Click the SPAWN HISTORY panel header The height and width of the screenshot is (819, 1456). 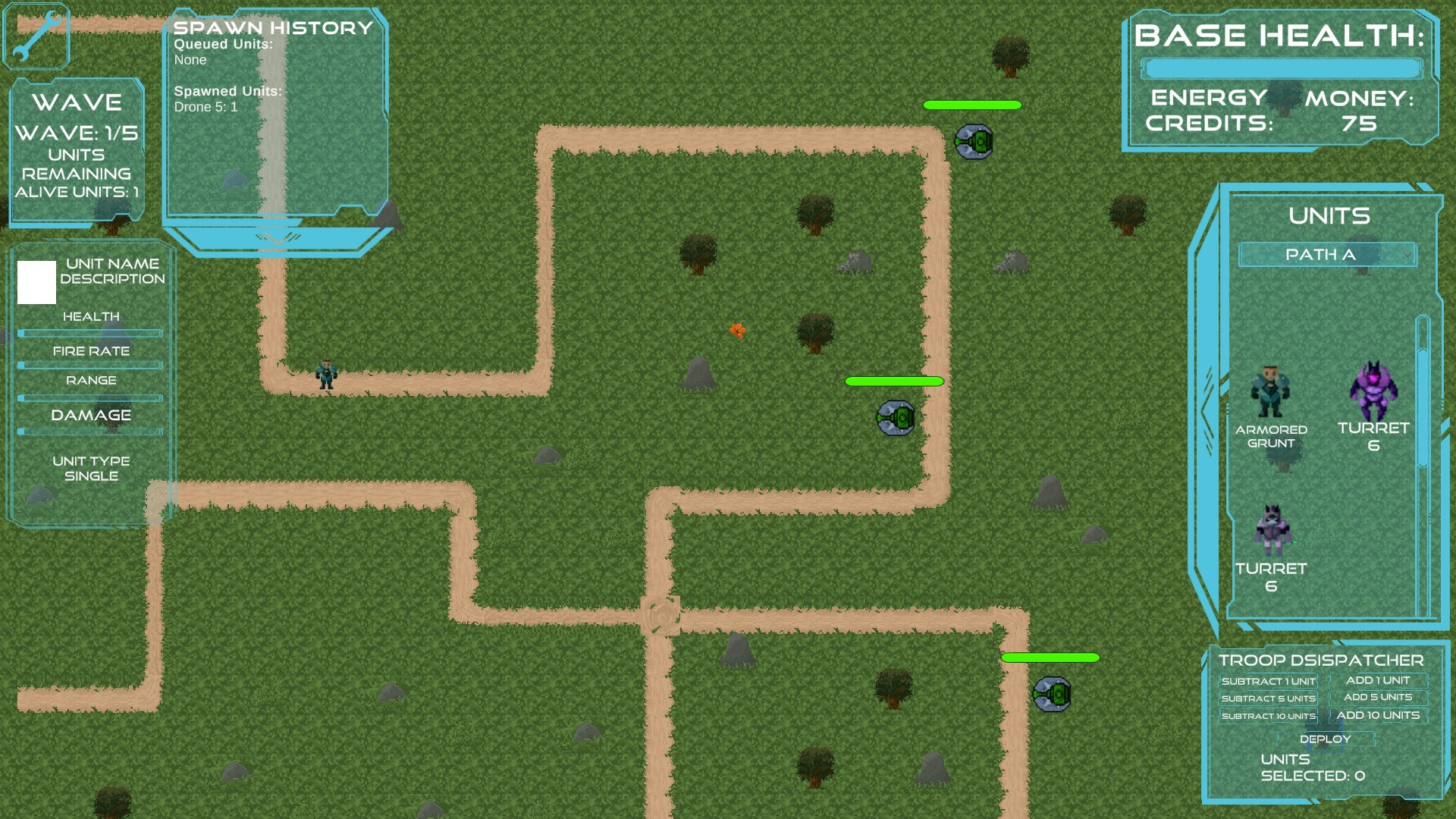pos(271,28)
